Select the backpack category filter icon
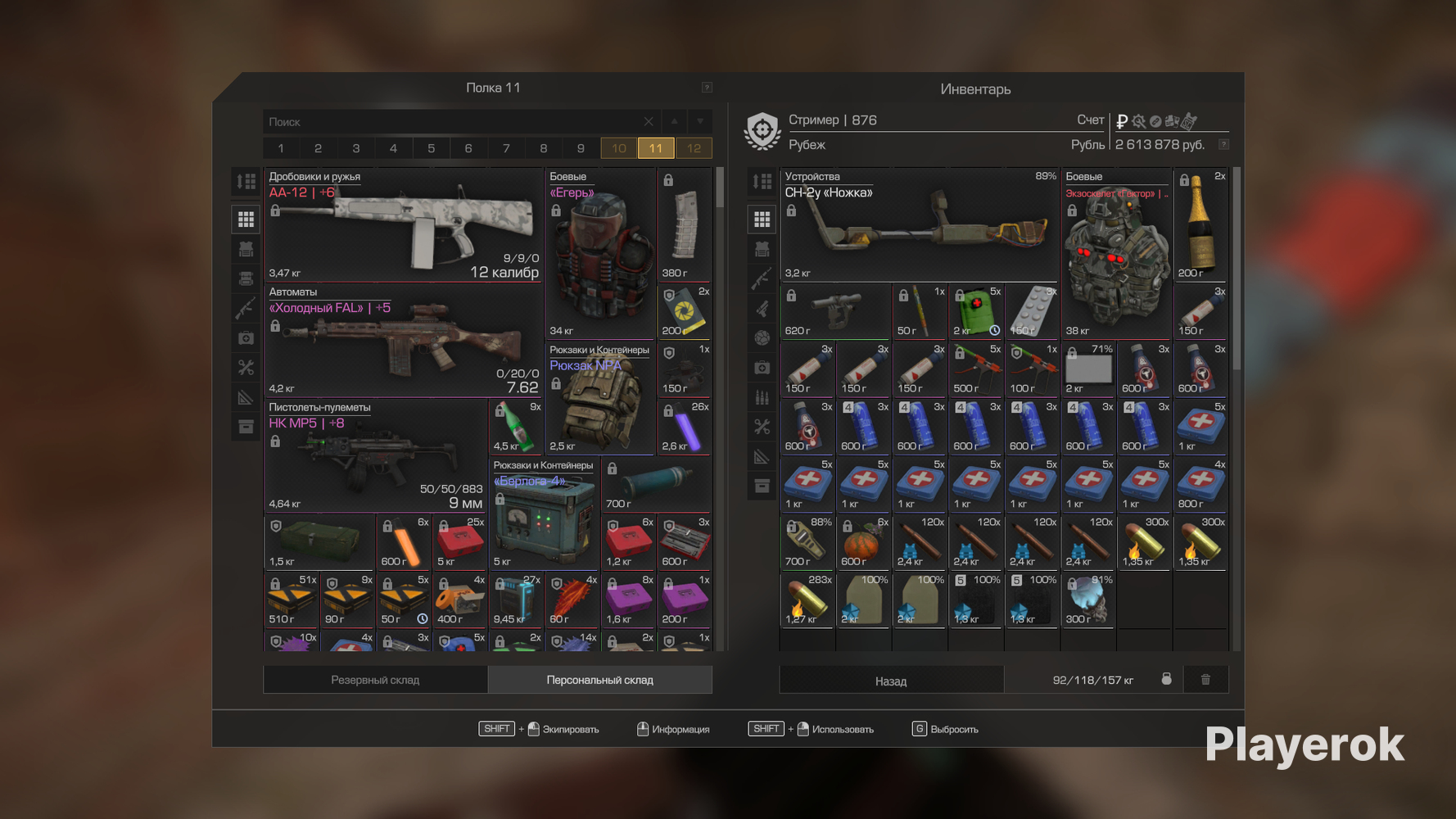The height and width of the screenshot is (819, 1456). pos(246,278)
